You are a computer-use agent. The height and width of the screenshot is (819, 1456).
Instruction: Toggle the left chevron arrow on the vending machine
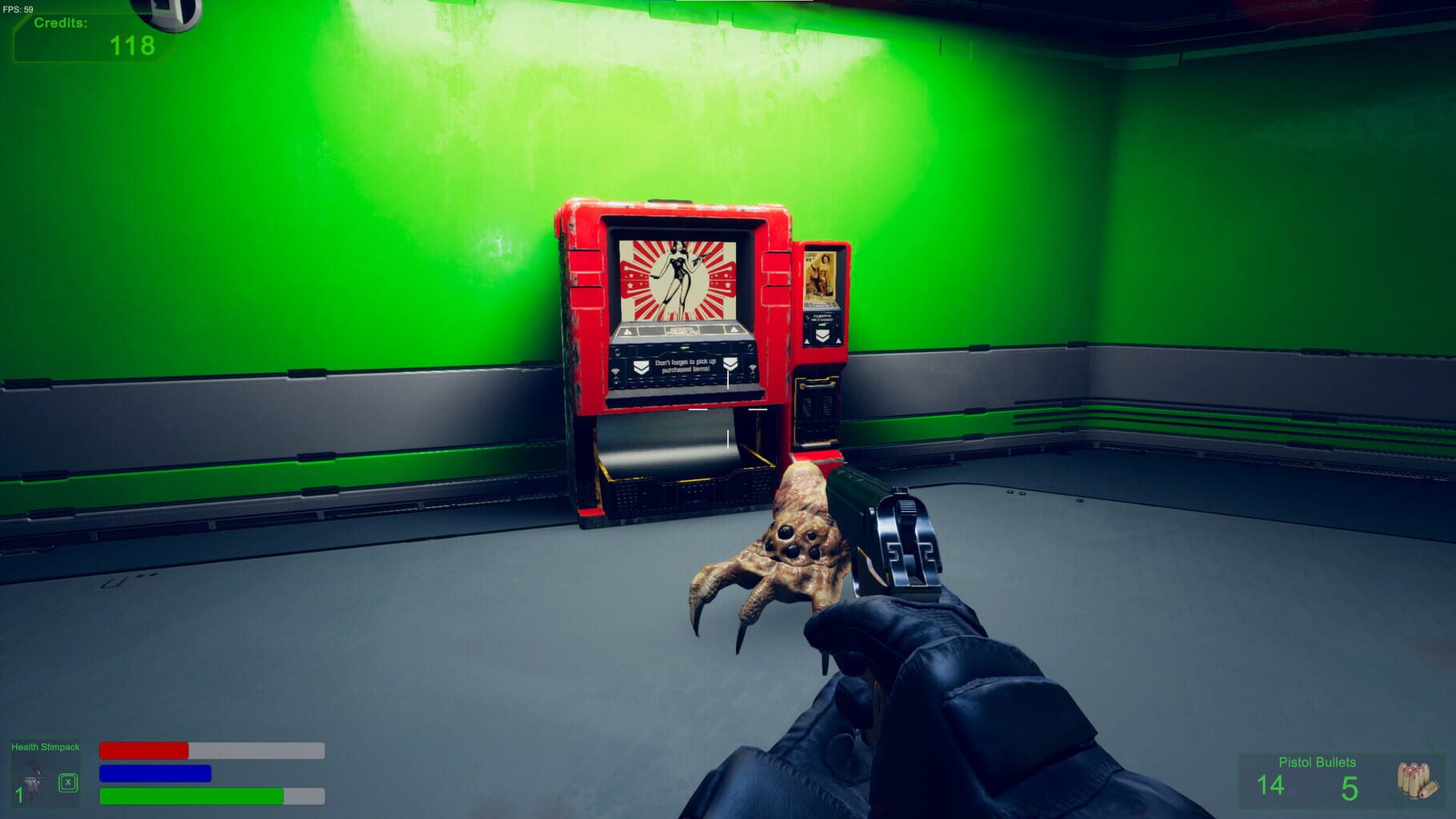[x=642, y=367]
